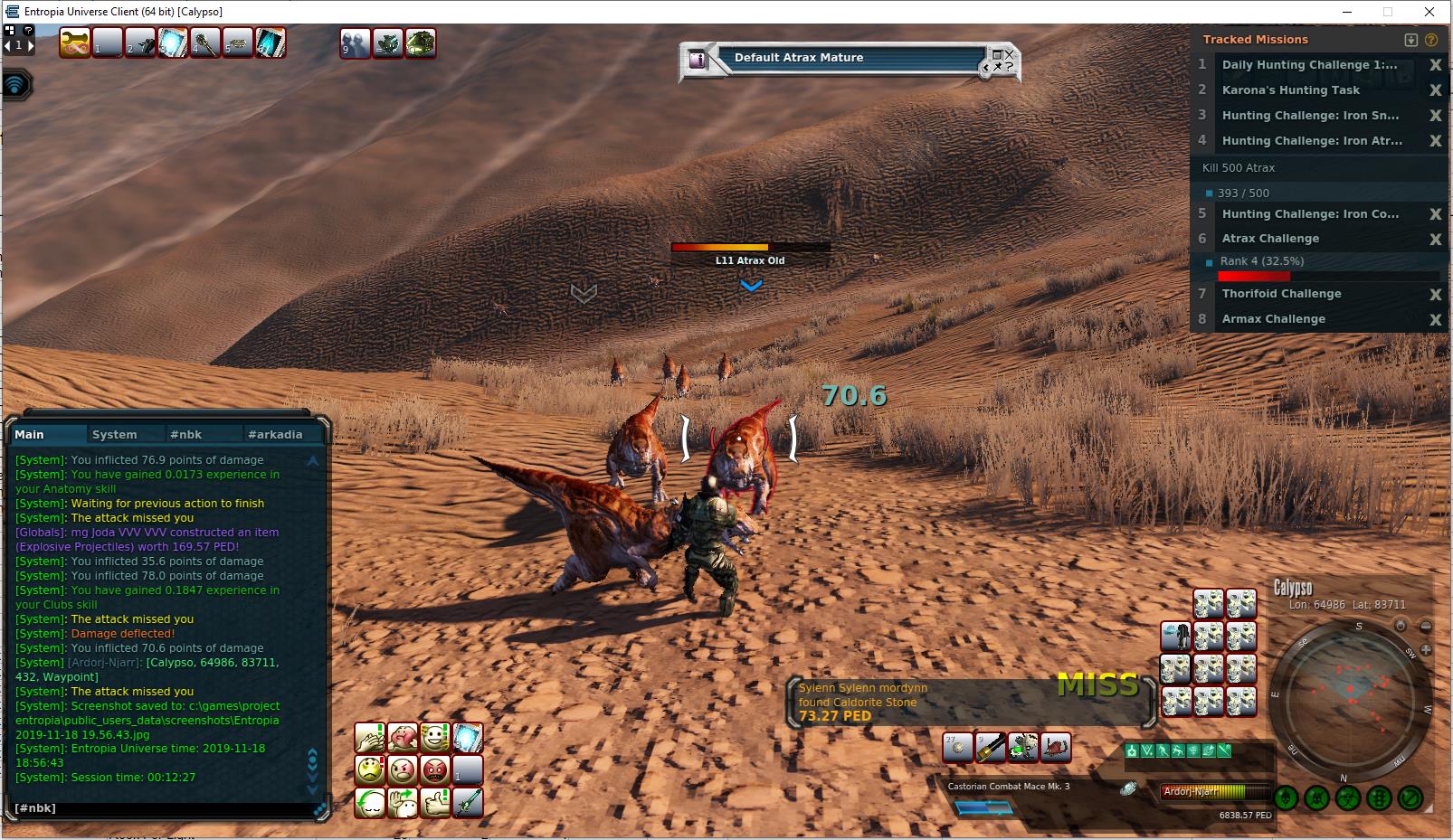Zoom out the radar minimap

tap(1426, 627)
